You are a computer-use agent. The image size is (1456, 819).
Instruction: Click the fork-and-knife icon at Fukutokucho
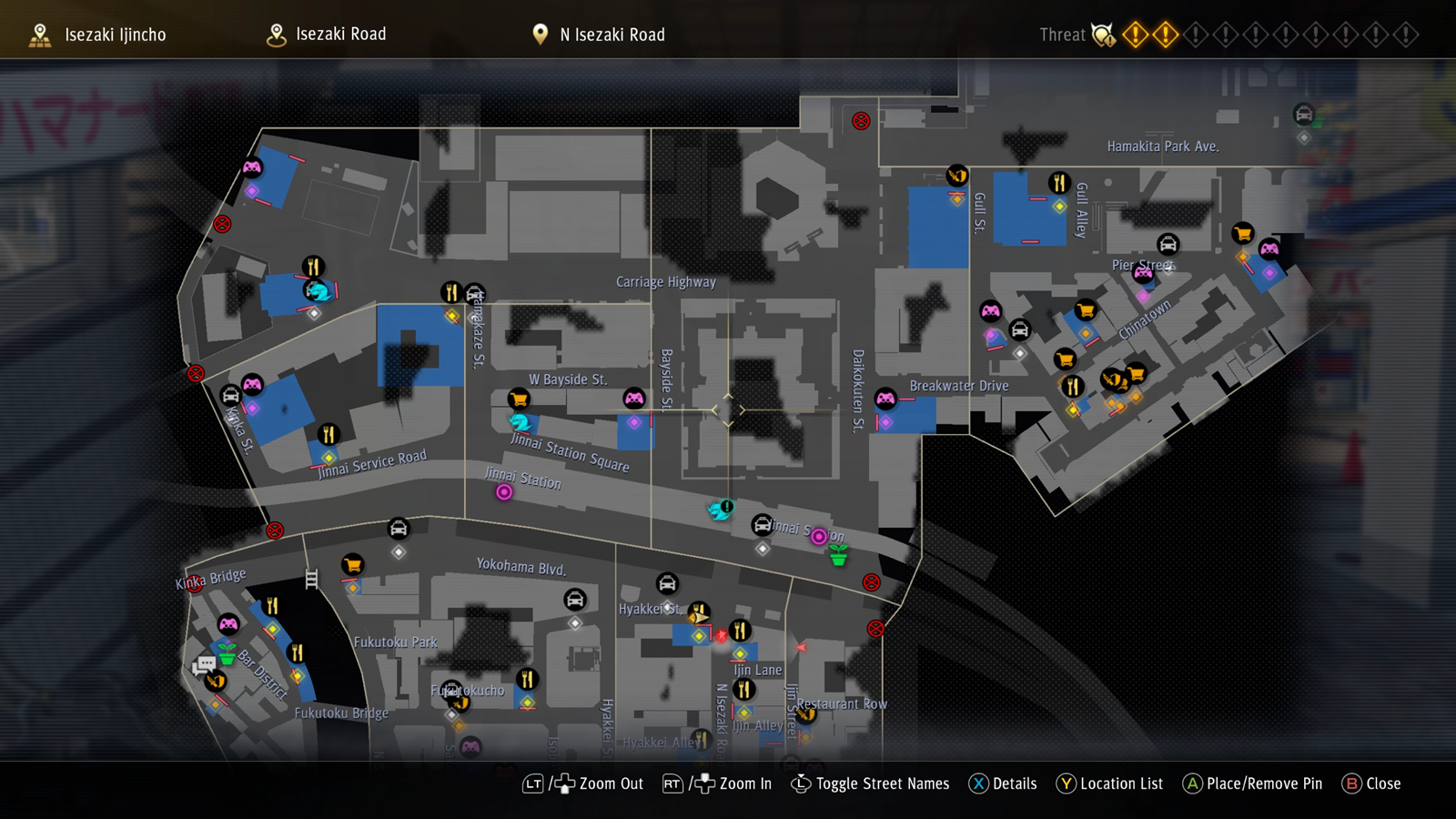coord(527,679)
